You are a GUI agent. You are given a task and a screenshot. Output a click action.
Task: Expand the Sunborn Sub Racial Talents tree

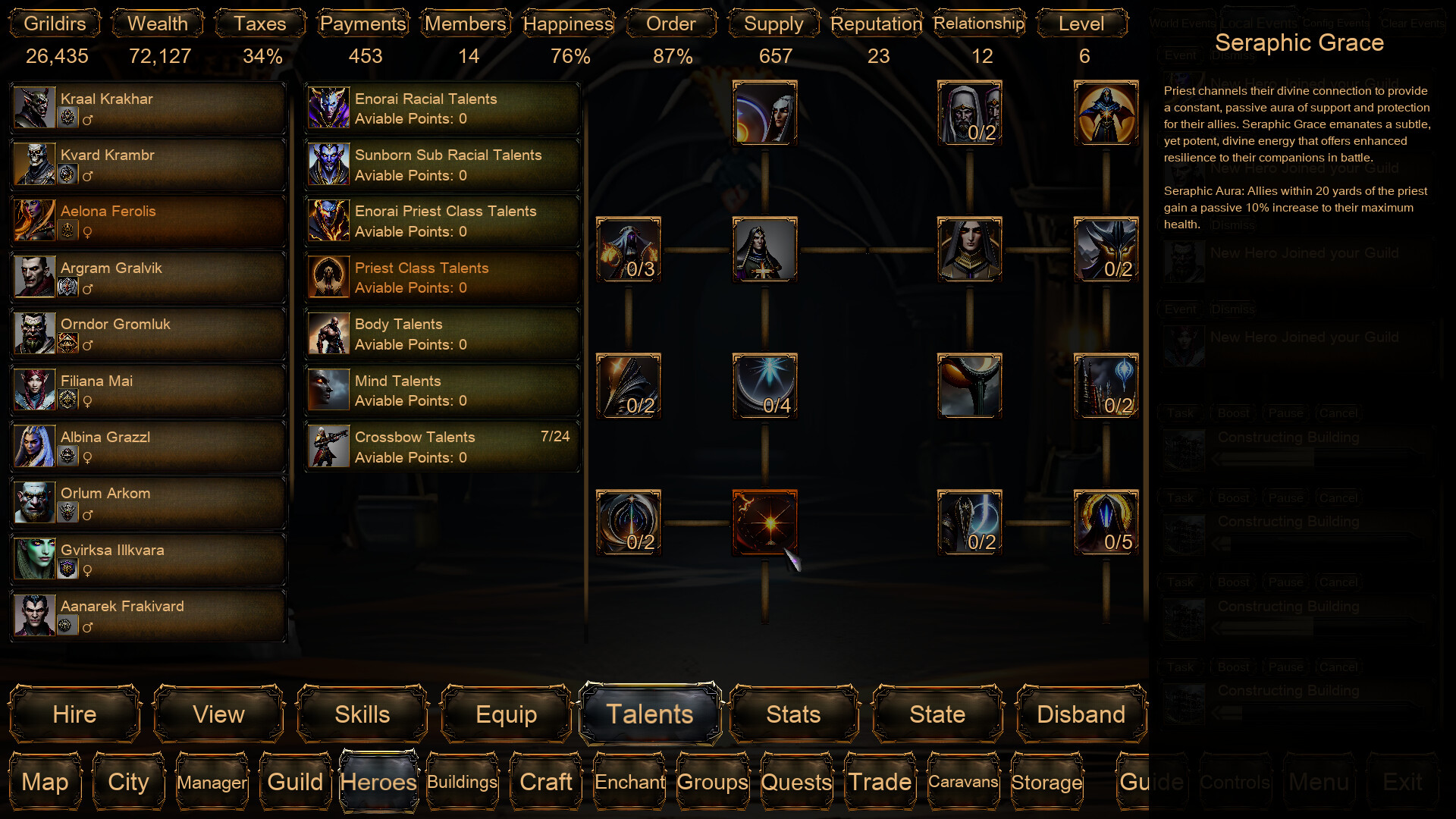click(x=441, y=164)
